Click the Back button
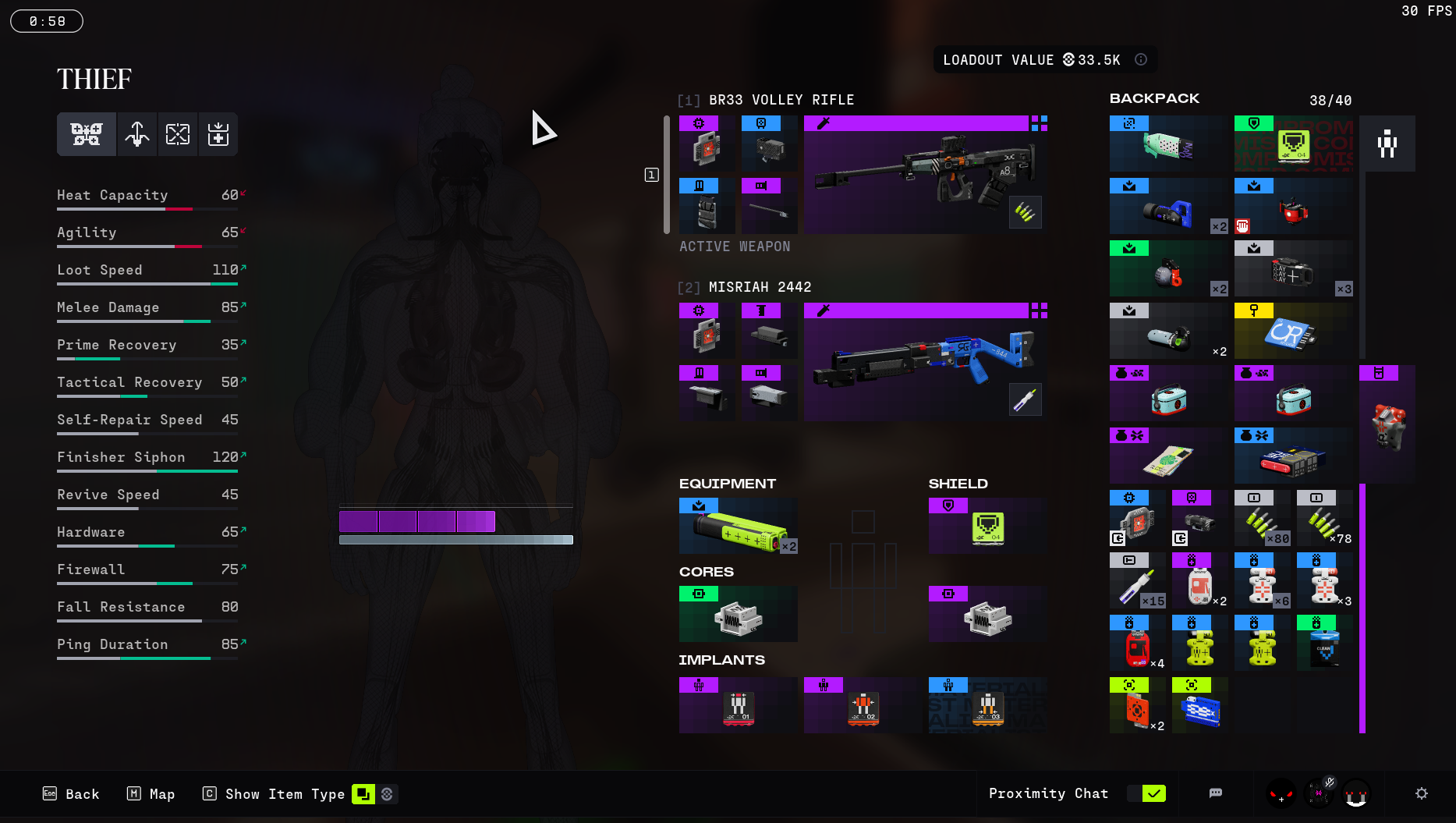 click(71, 794)
